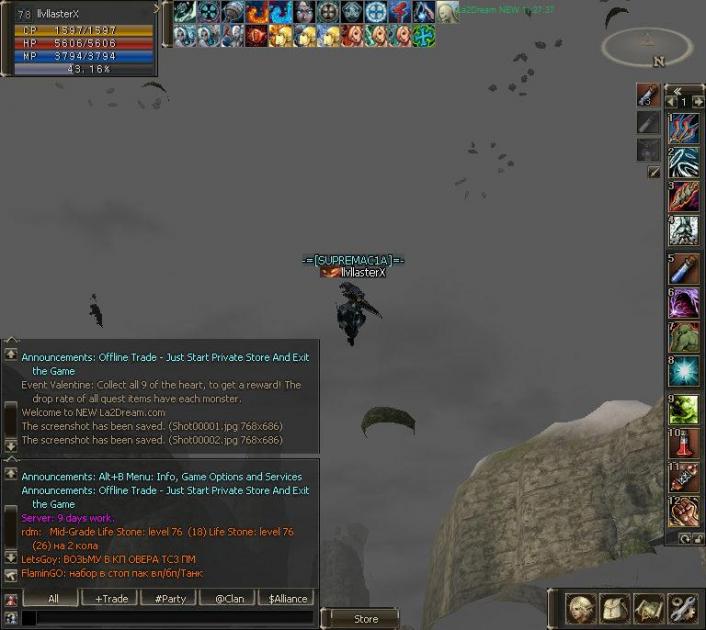Use the blue potion vial in slot 5
This screenshot has width=706, height=630.
click(x=683, y=268)
